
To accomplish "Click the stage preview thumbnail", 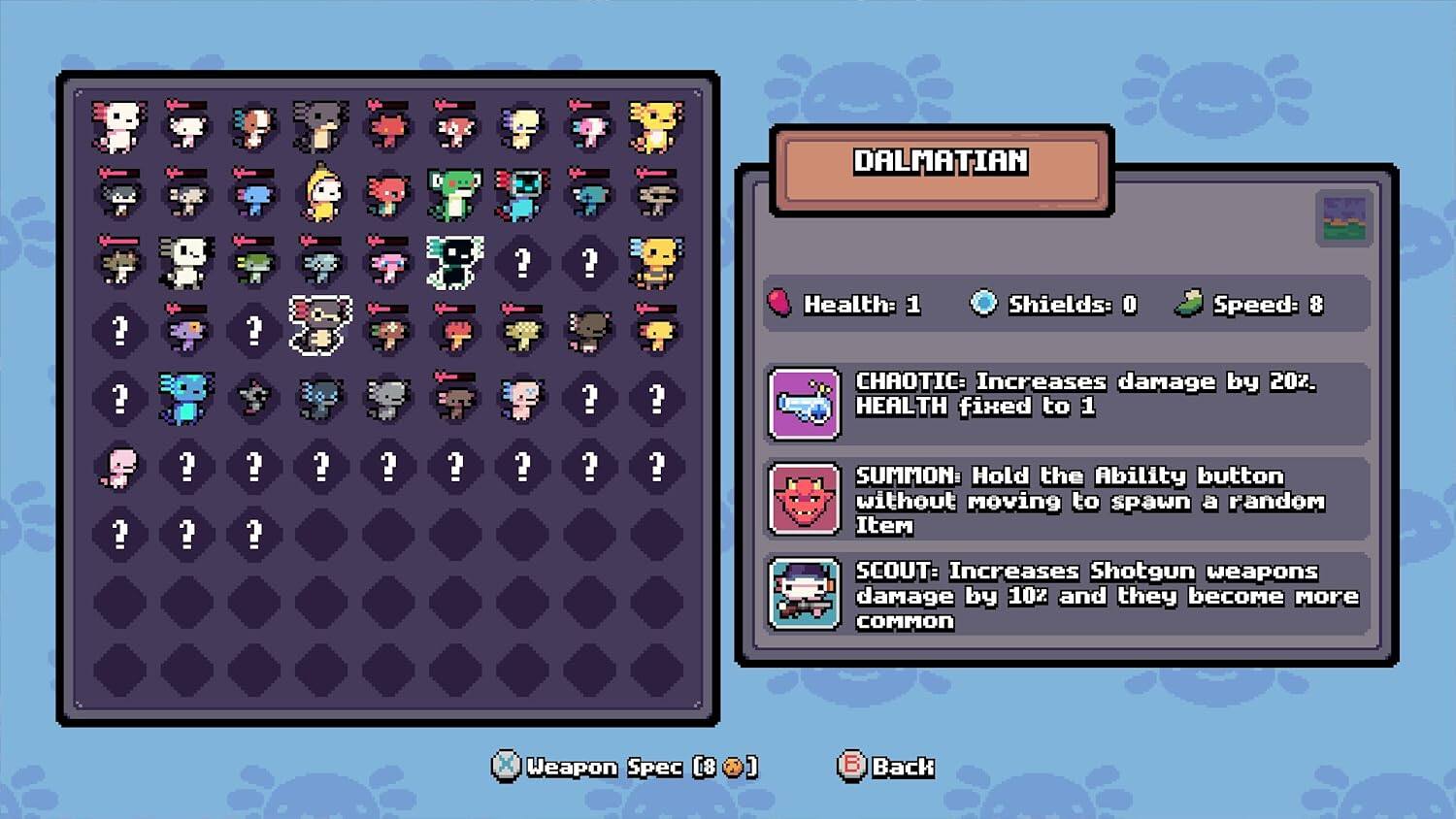I will pos(1344,215).
